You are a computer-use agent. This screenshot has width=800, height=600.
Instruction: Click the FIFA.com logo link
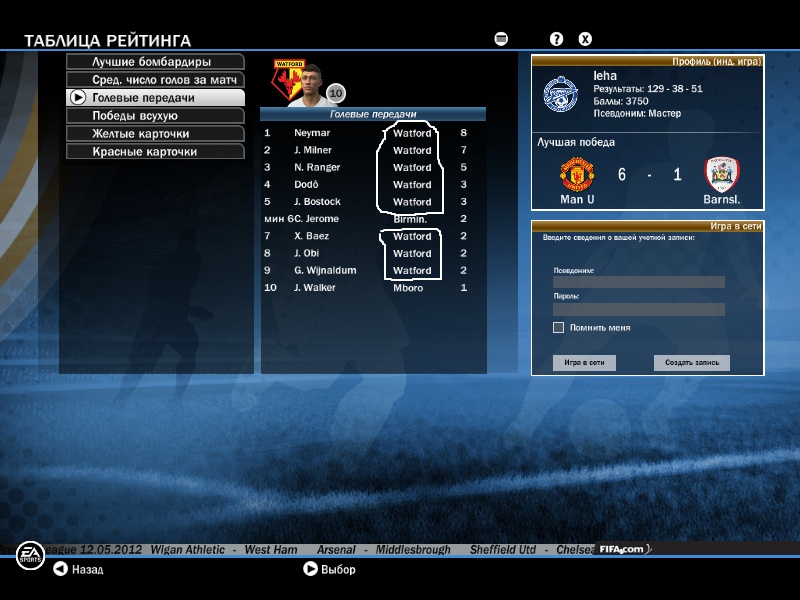tap(624, 550)
